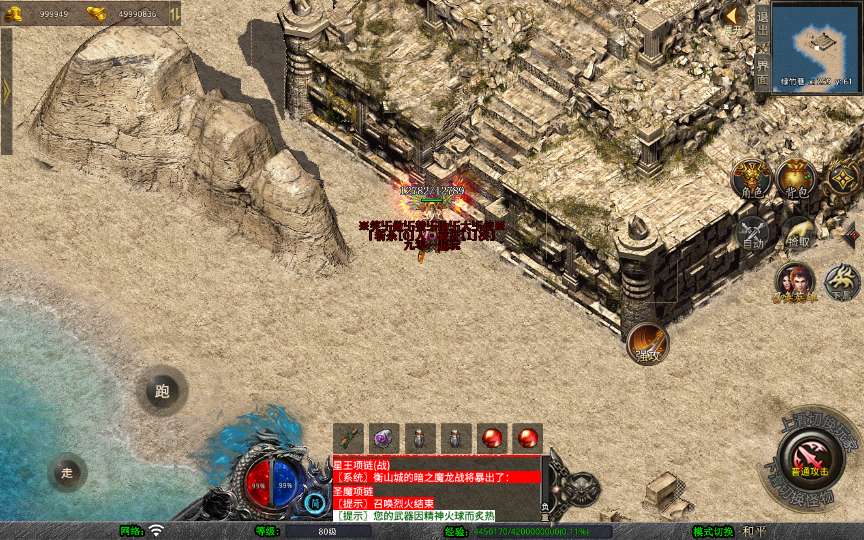Select the green weapon hotbar slot
Screen dimensions: 864x540
(x=349, y=437)
